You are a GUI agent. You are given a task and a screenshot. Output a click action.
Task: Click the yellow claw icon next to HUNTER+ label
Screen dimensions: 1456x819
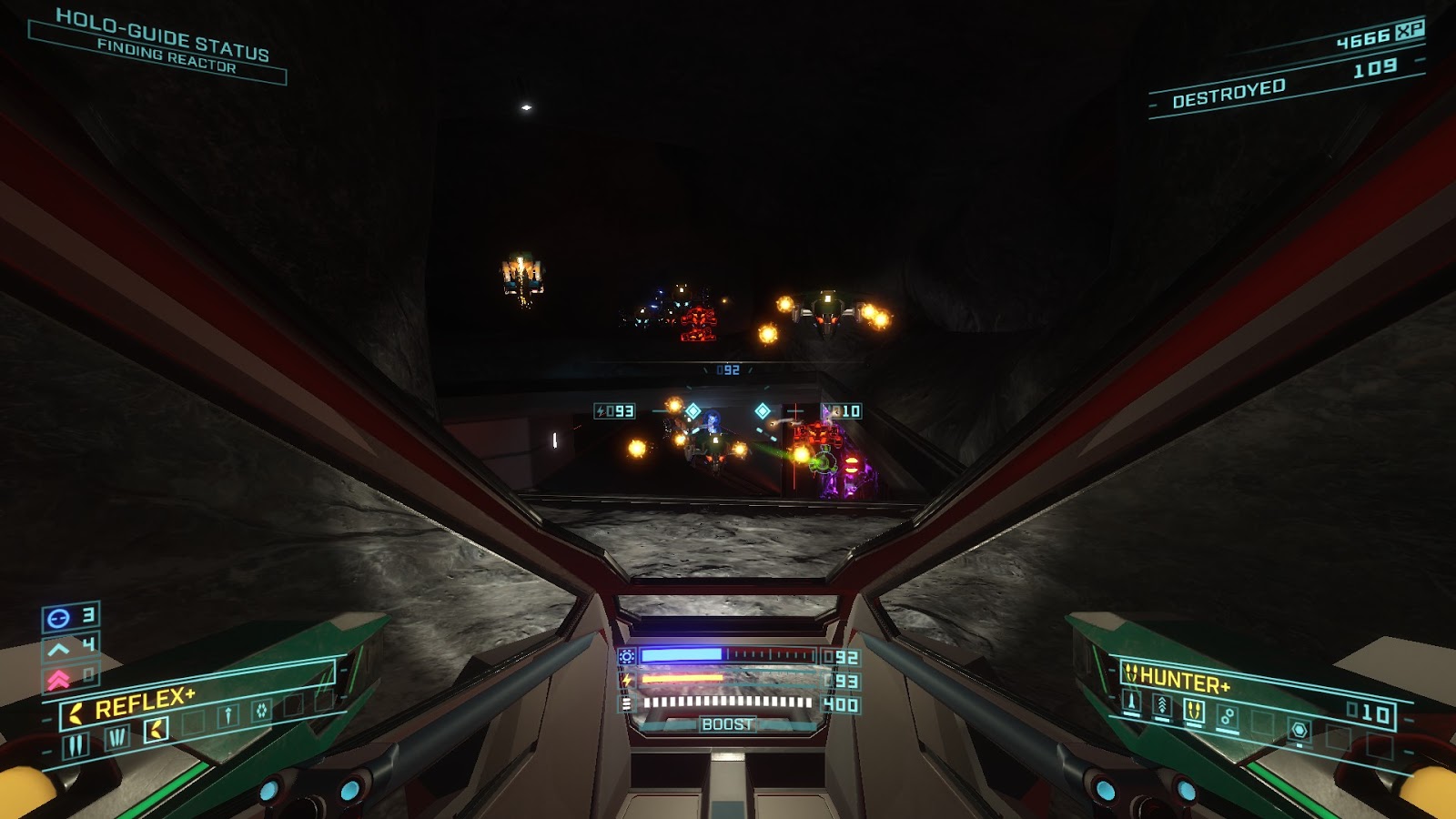point(1133,675)
